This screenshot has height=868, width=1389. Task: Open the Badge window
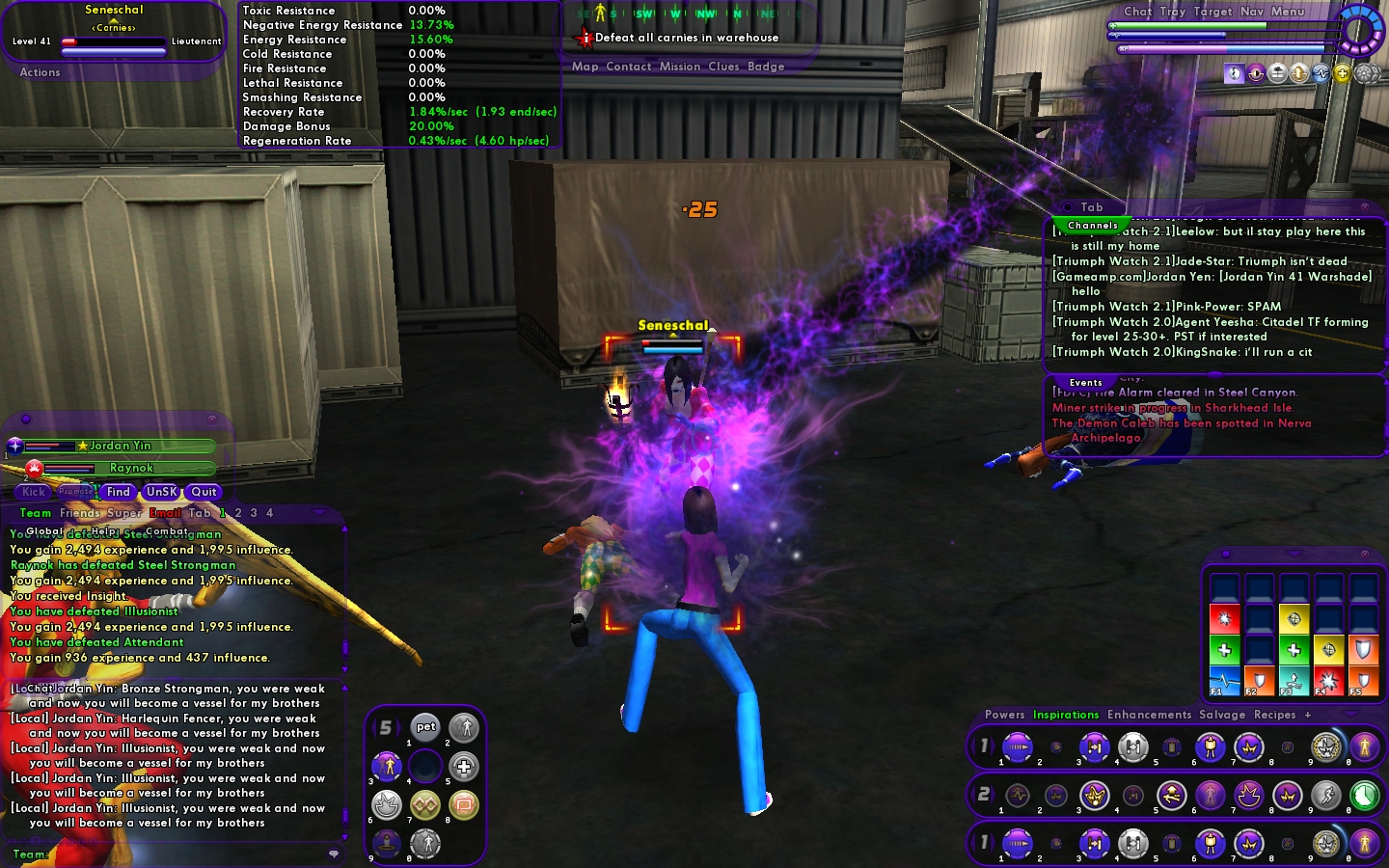pyautogui.click(x=766, y=67)
